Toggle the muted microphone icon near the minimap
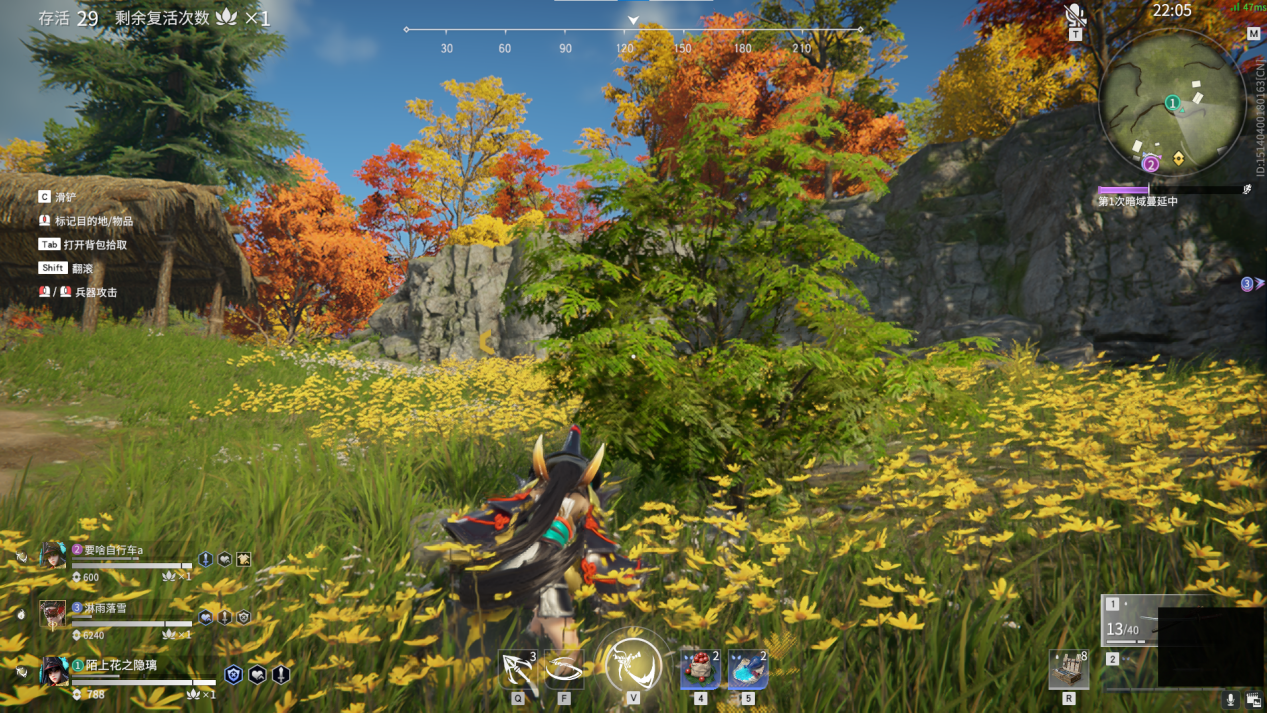The image size is (1267, 713). click(x=1076, y=15)
